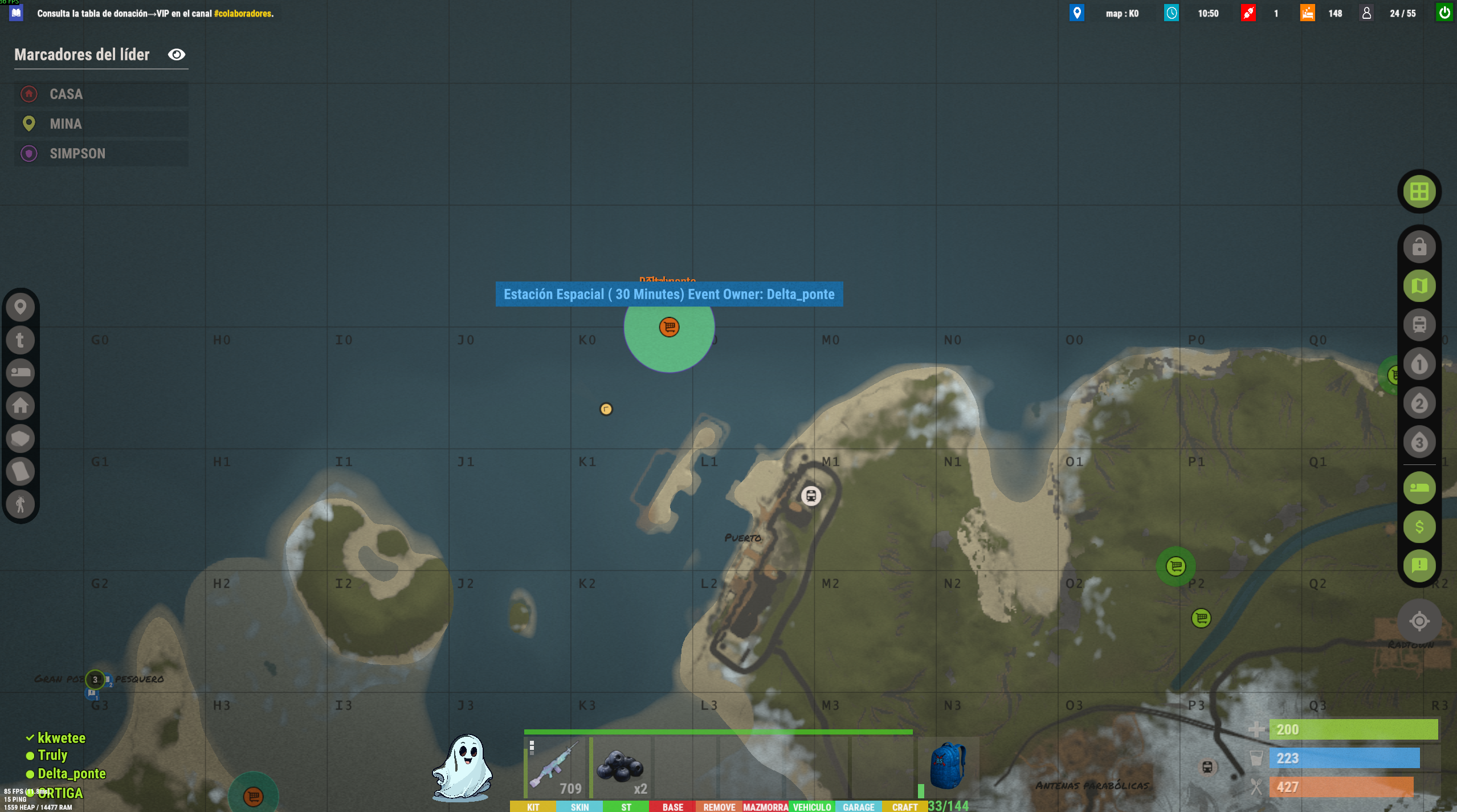Open the KIT menu button
This screenshot has height=812, width=1457.
533,806
